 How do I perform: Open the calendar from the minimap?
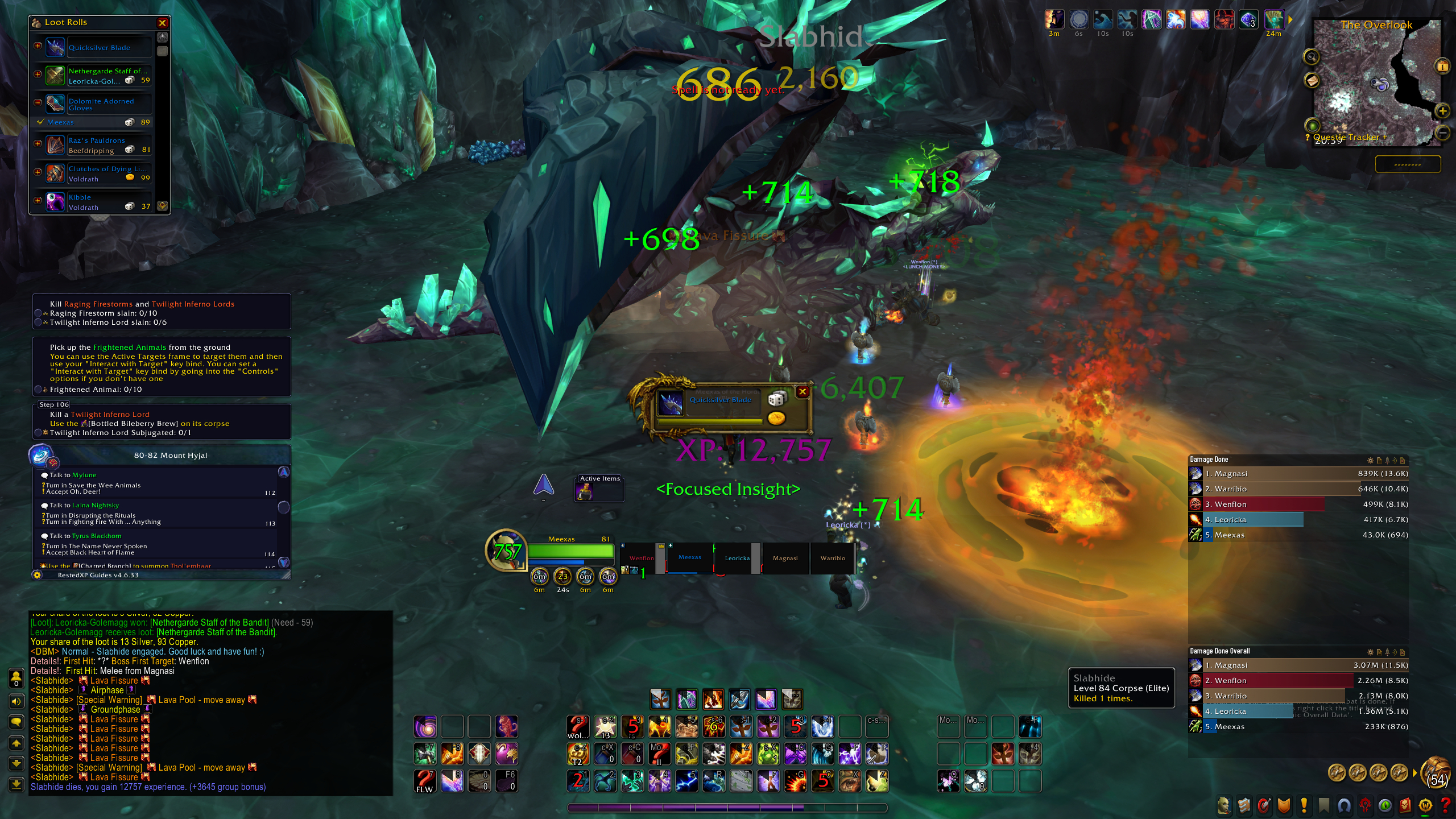coord(1442,66)
